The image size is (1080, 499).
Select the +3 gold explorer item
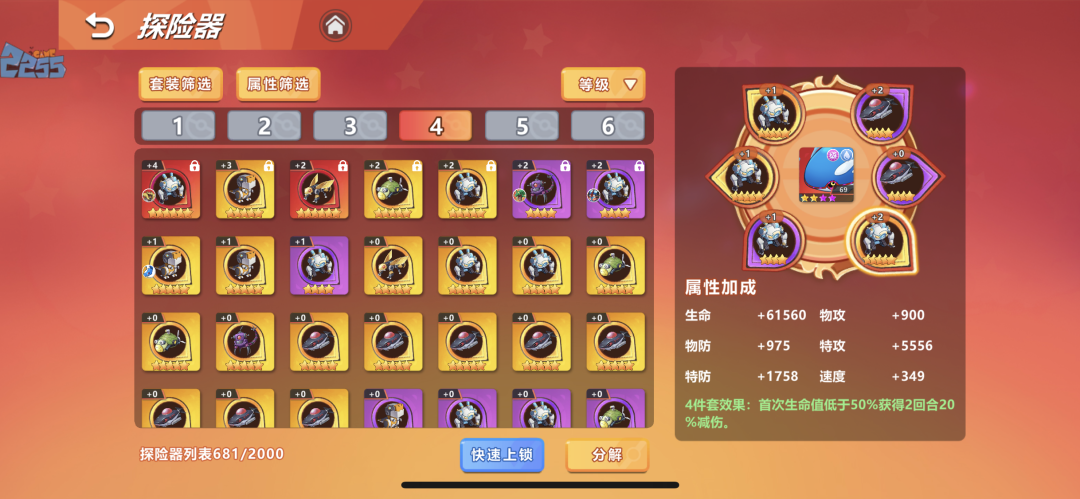(245, 189)
